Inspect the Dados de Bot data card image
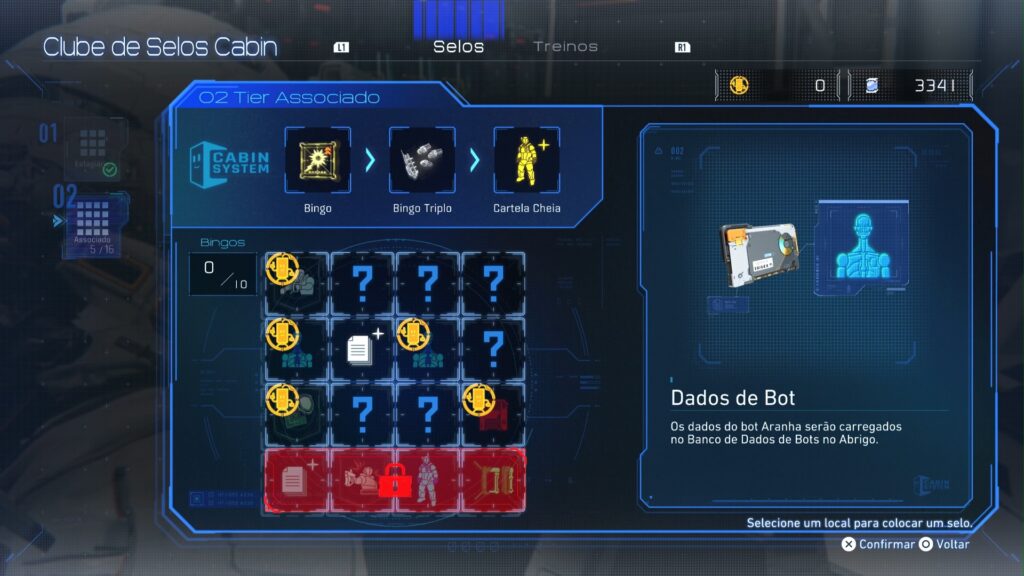The image size is (1024, 576). pyautogui.click(x=759, y=254)
